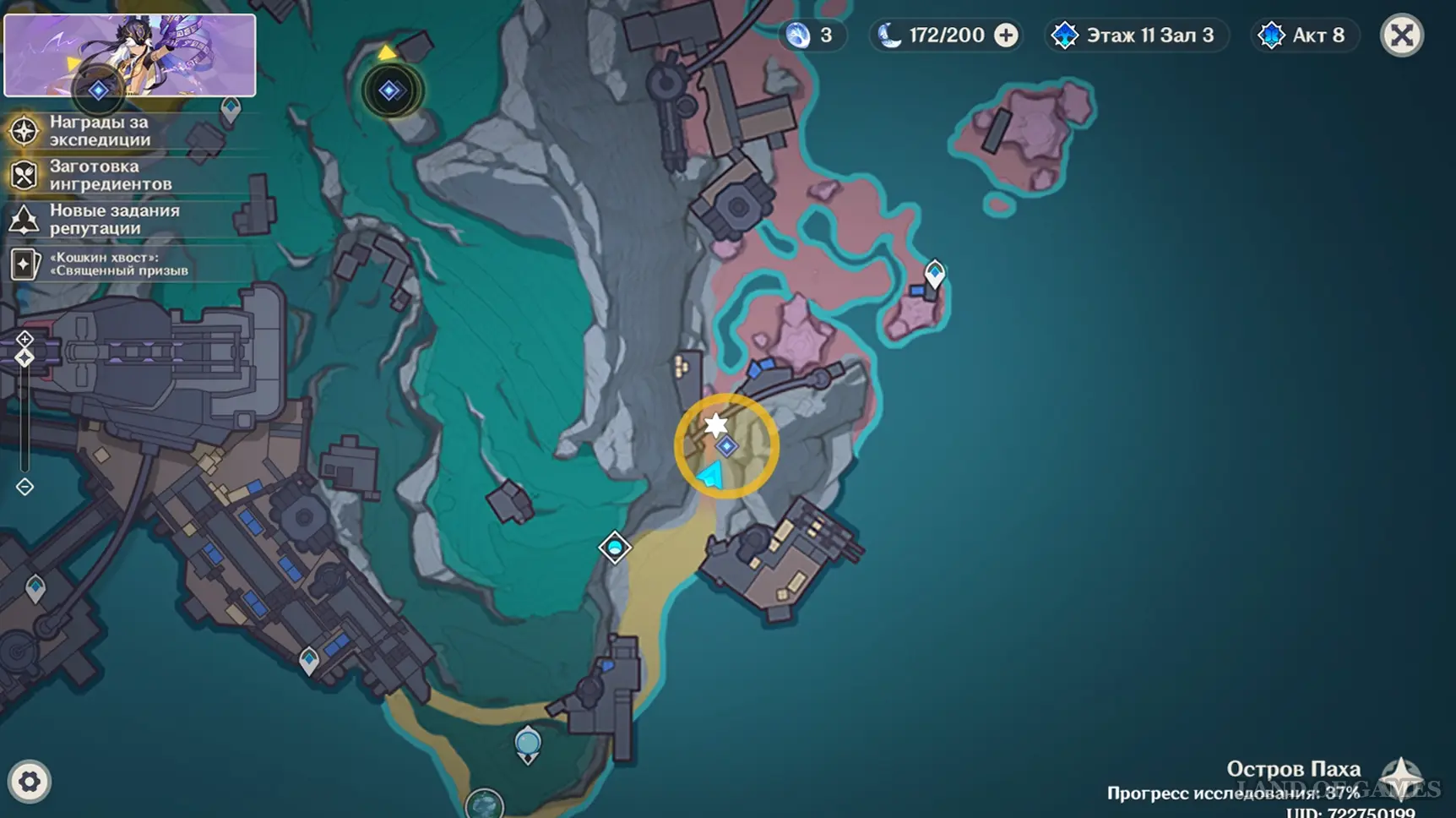Select the teleport waypoint on the pink island
This screenshot has height=818, width=1456.
point(934,274)
